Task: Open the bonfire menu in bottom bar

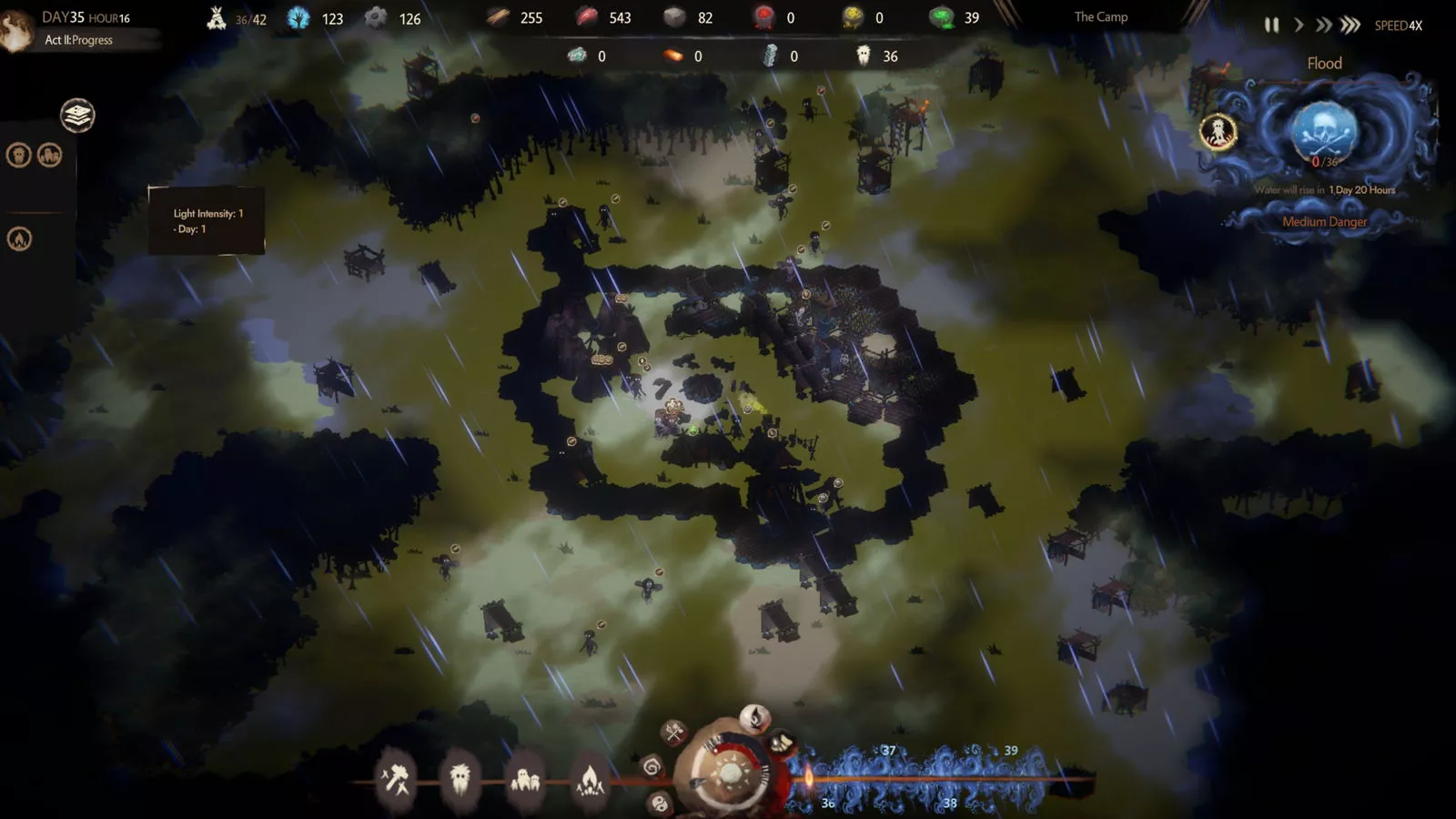Action: tap(590, 779)
